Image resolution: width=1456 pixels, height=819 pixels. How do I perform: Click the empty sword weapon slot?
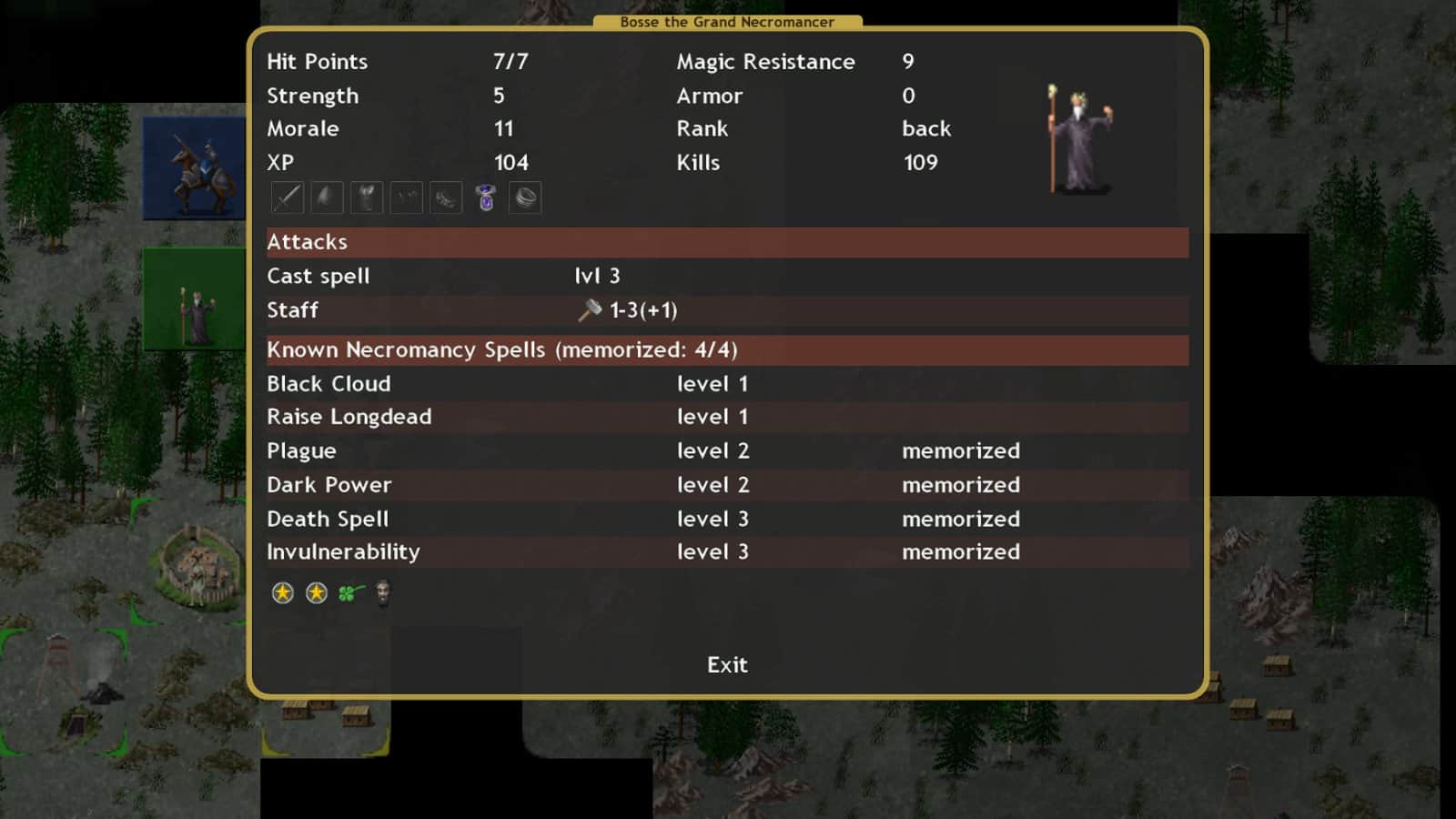pyautogui.click(x=287, y=197)
